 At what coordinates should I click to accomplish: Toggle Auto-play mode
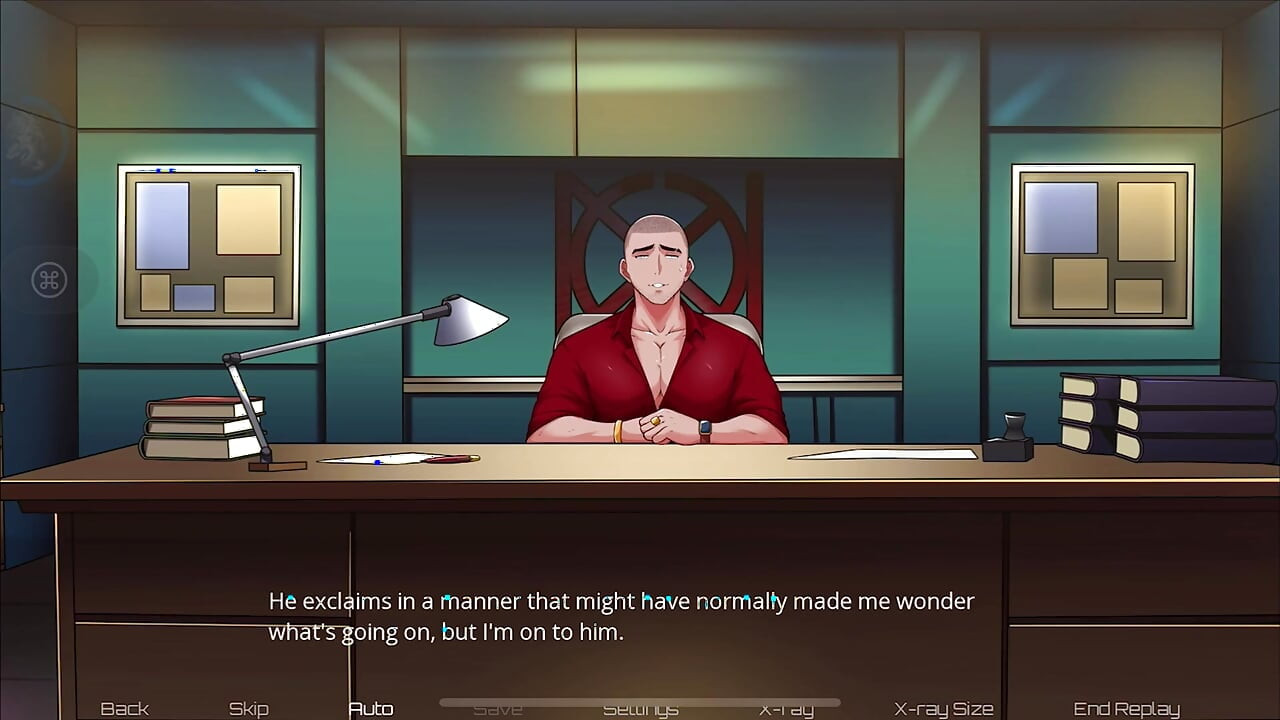pyautogui.click(x=371, y=708)
